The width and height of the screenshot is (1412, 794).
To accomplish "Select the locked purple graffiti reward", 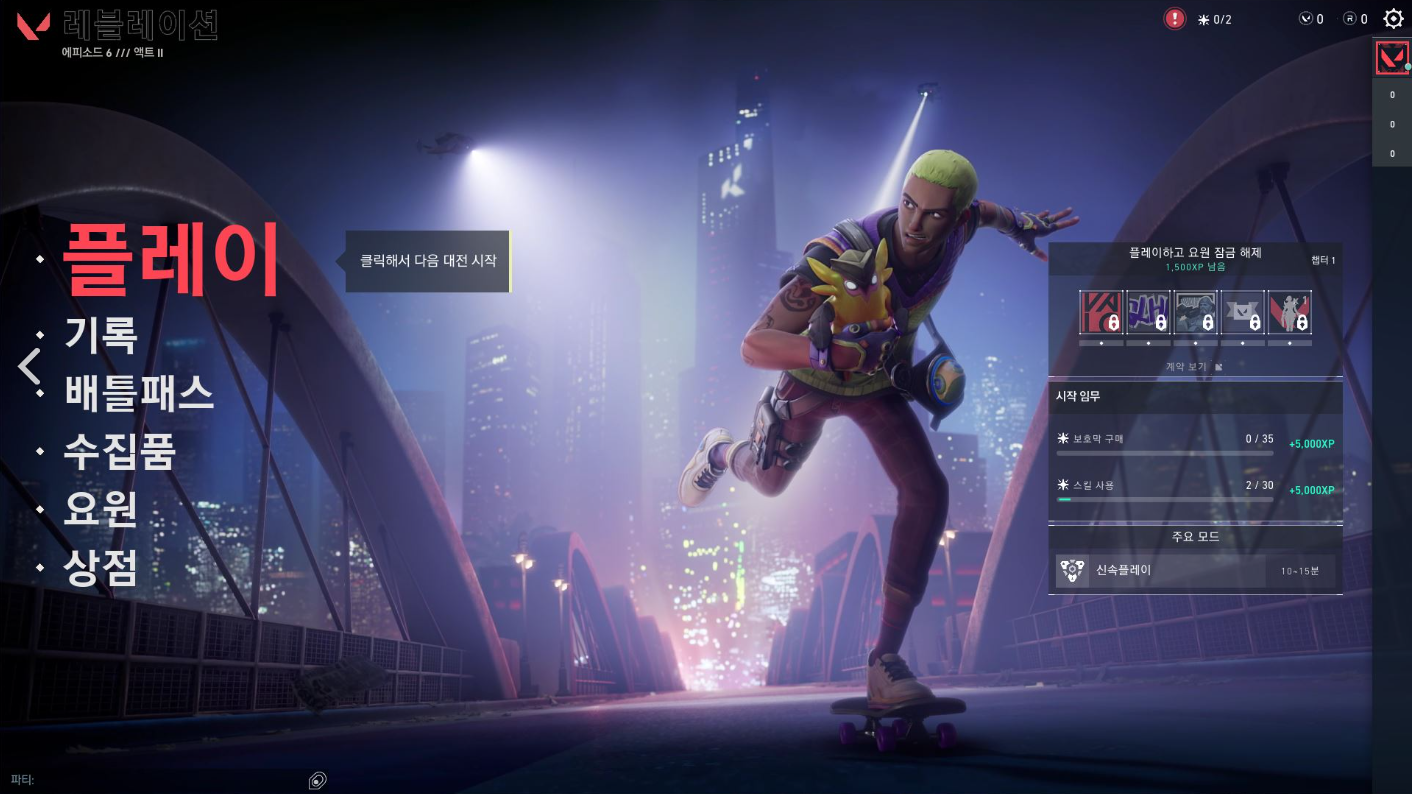I will click(x=1147, y=313).
